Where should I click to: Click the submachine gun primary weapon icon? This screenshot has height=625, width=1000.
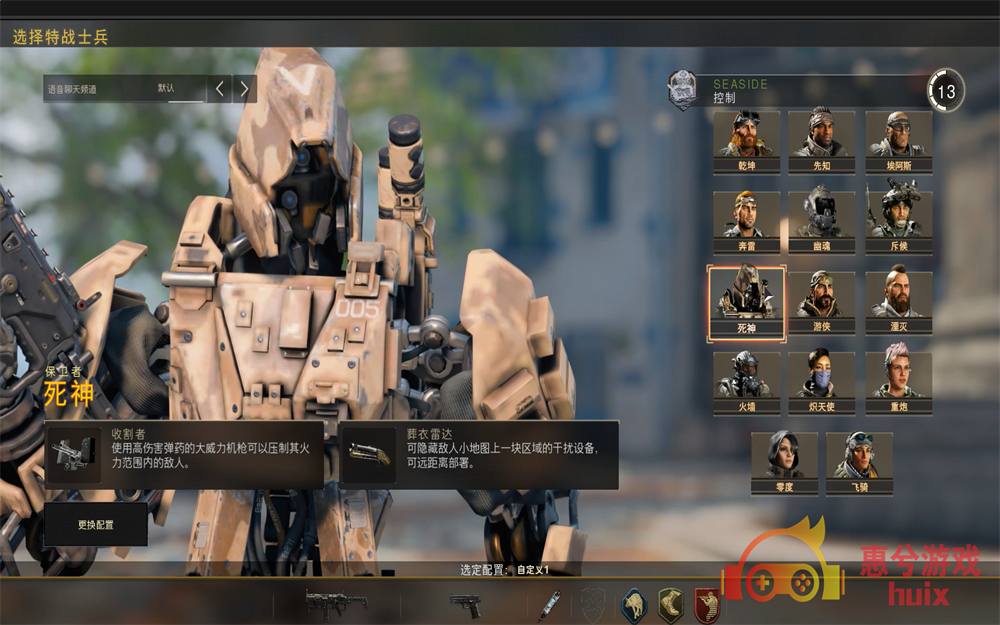[335, 603]
